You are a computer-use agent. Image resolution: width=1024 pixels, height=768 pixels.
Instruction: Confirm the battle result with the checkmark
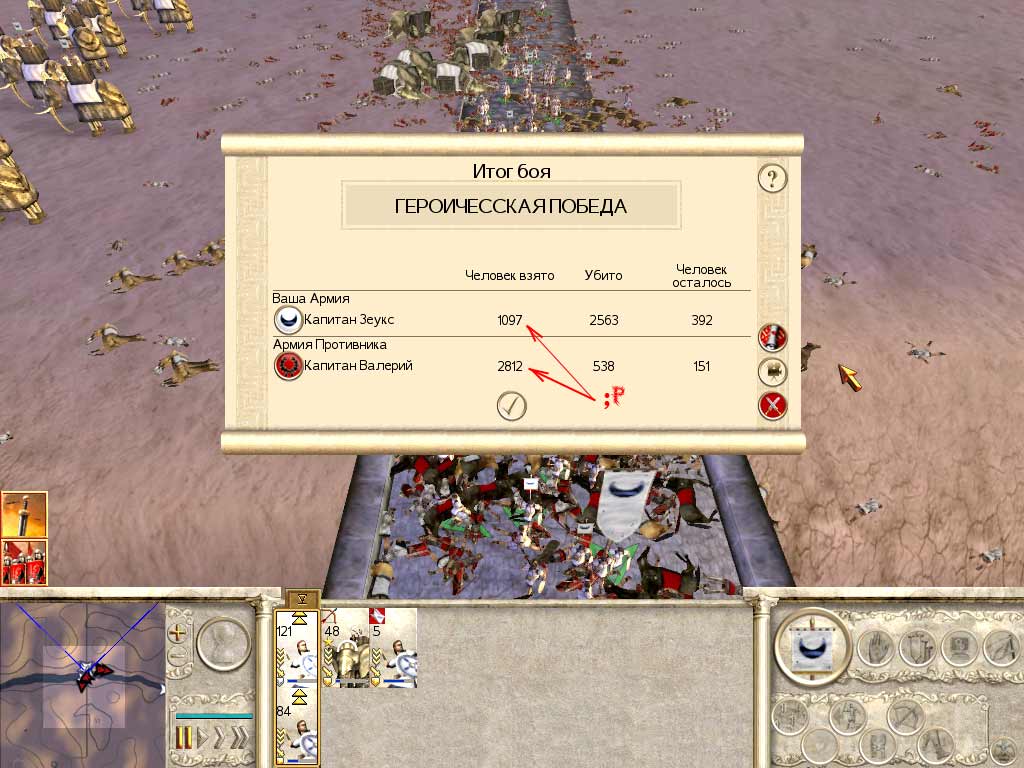click(512, 405)
